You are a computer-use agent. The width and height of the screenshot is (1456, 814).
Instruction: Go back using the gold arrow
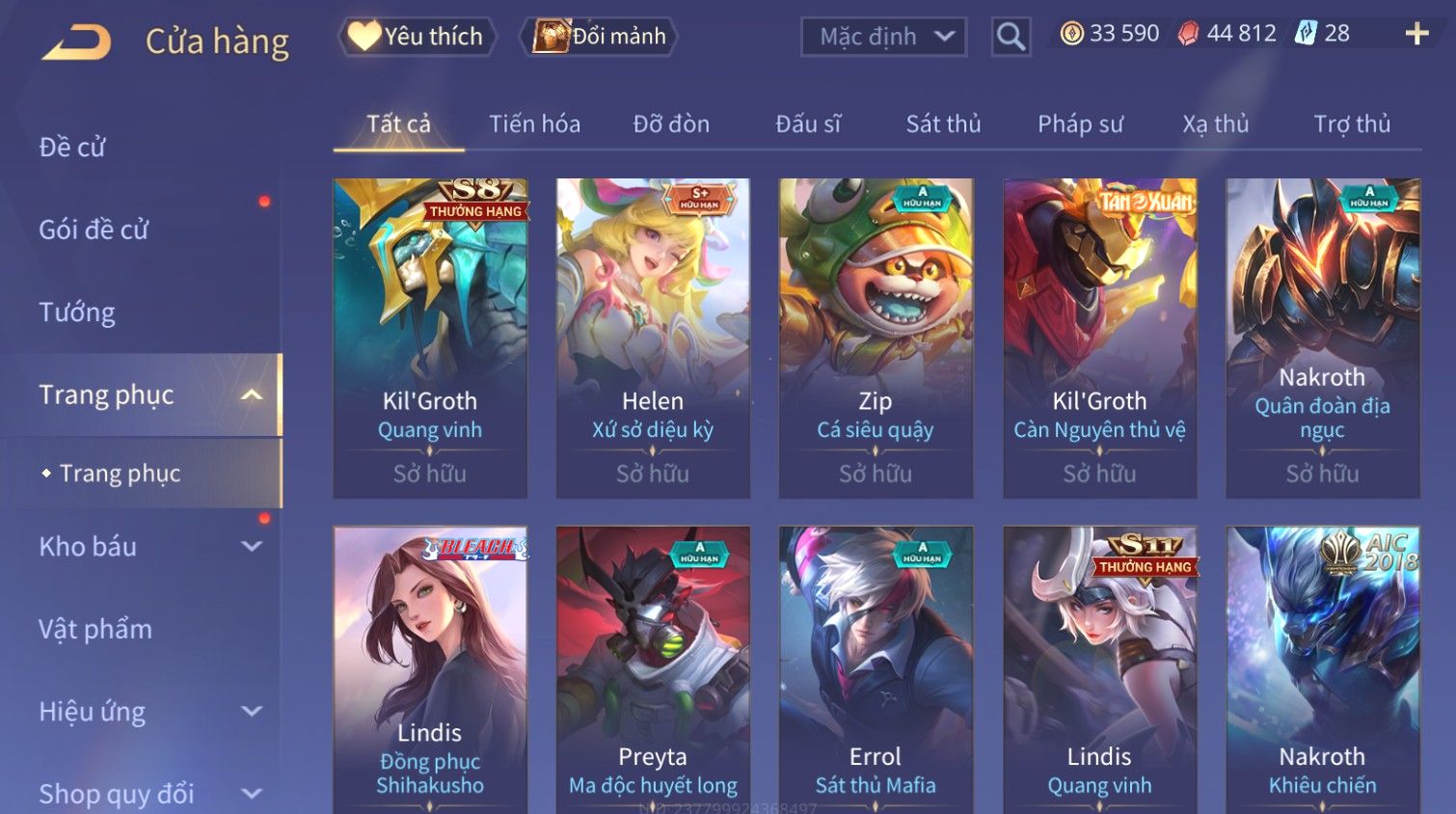77,41
